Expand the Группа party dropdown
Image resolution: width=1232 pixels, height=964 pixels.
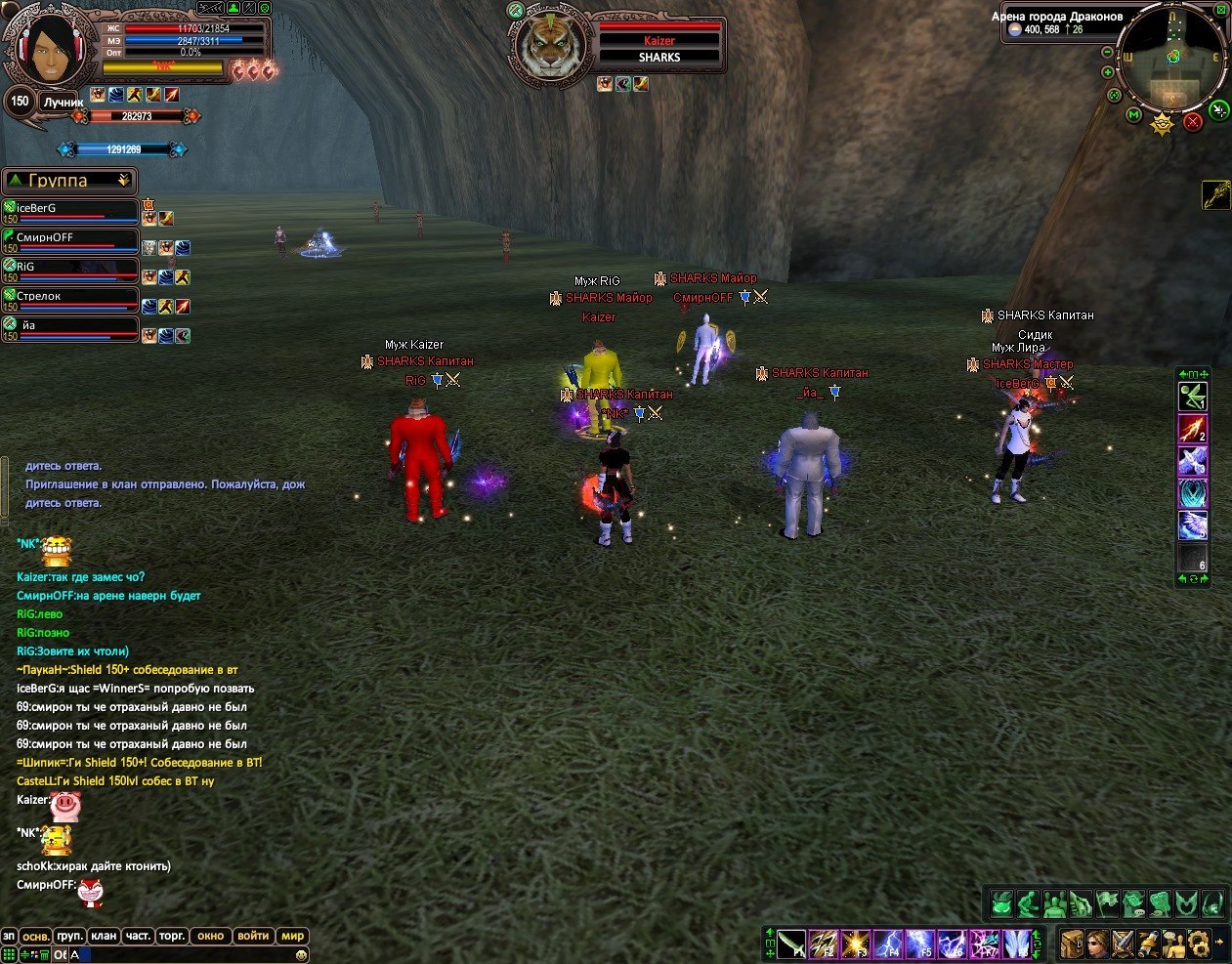pos(123,181)
